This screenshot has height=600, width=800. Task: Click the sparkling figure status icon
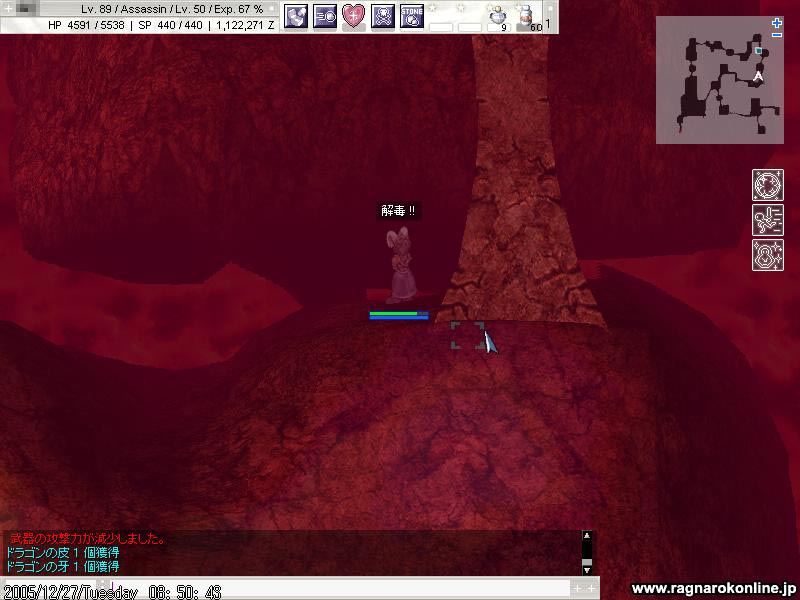(x=767, y=254)
